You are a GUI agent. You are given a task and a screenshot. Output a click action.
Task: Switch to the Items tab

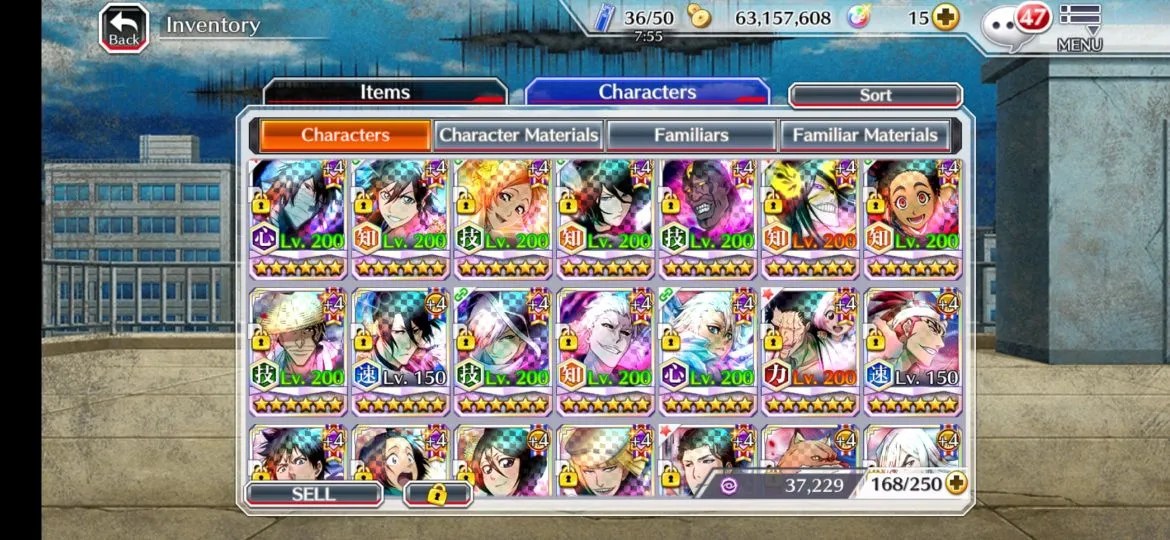385,92
